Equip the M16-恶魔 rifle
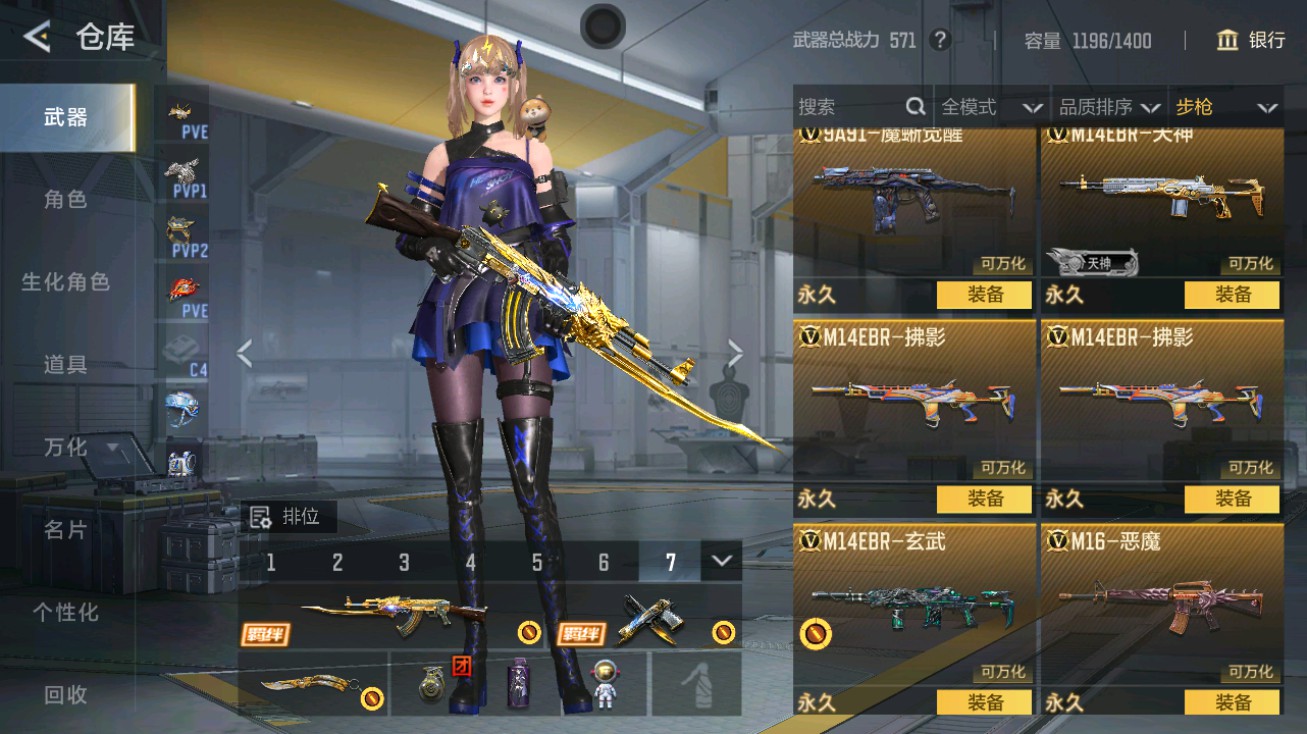 point(1231,702)
